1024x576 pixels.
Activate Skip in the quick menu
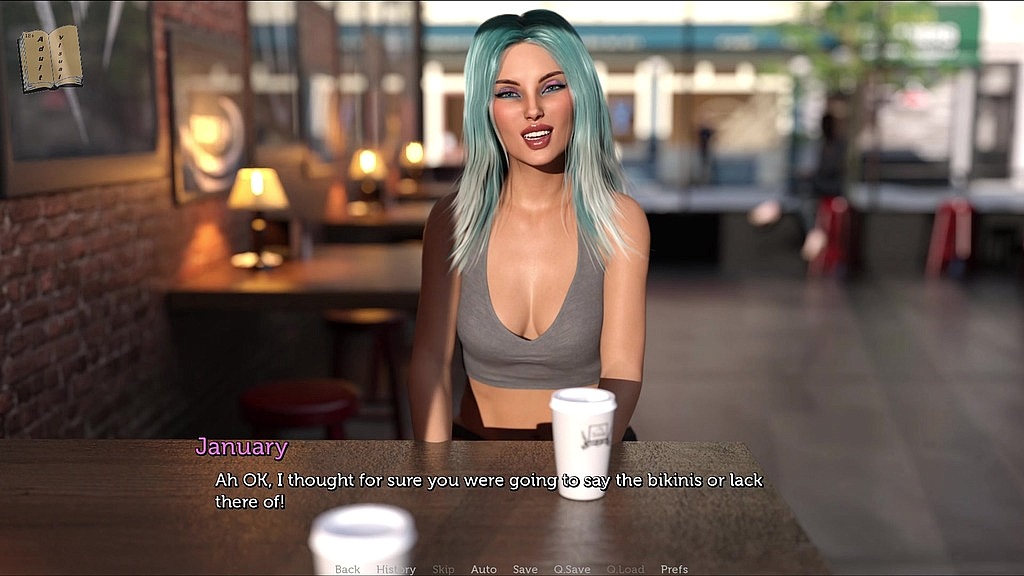(x=443, y=569)
